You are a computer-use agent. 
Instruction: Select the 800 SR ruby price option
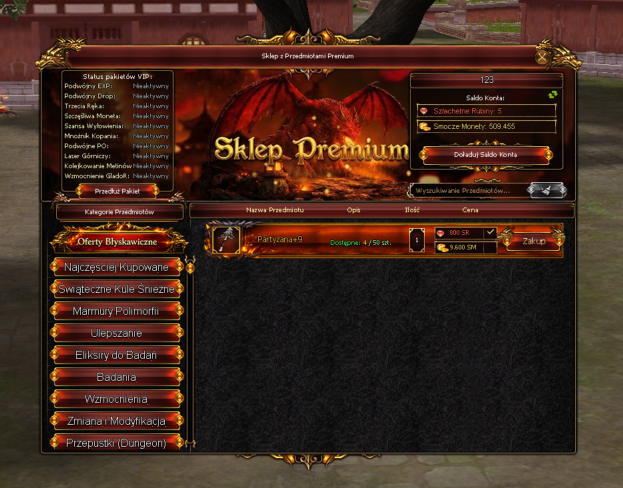tap(459, 233)
